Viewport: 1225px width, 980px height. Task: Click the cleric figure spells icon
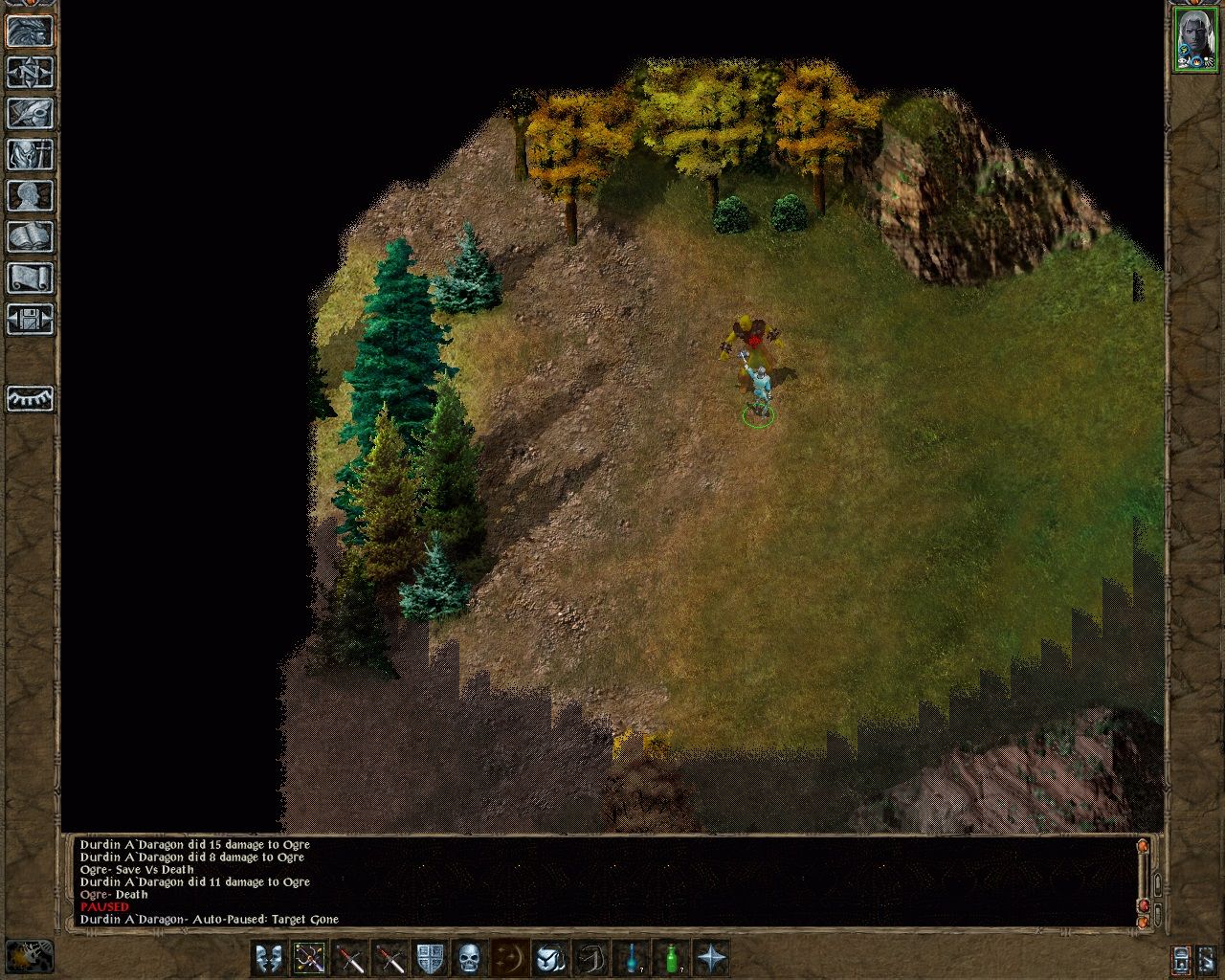coord(32,155)
